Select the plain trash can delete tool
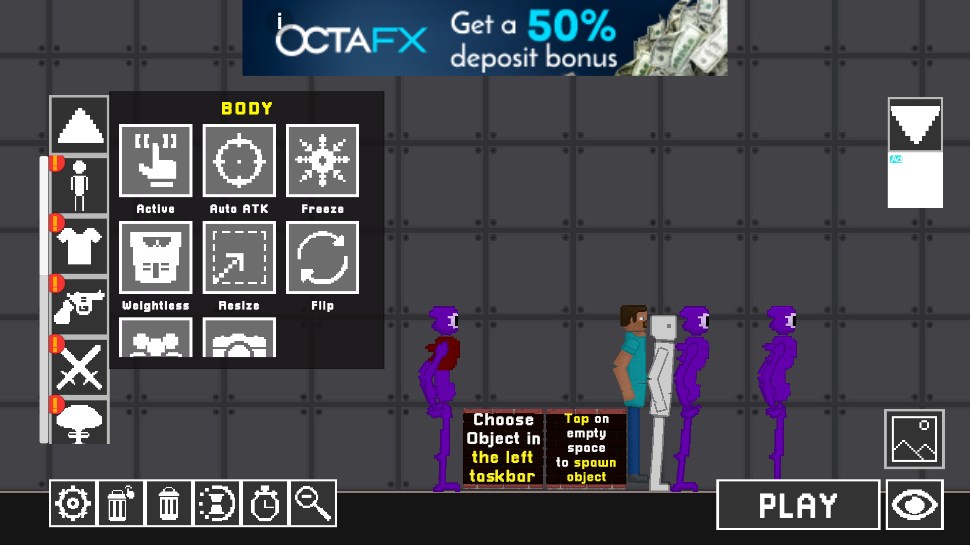Image resolution: width=970 pixels, height=545 pixels. (168, 503)
